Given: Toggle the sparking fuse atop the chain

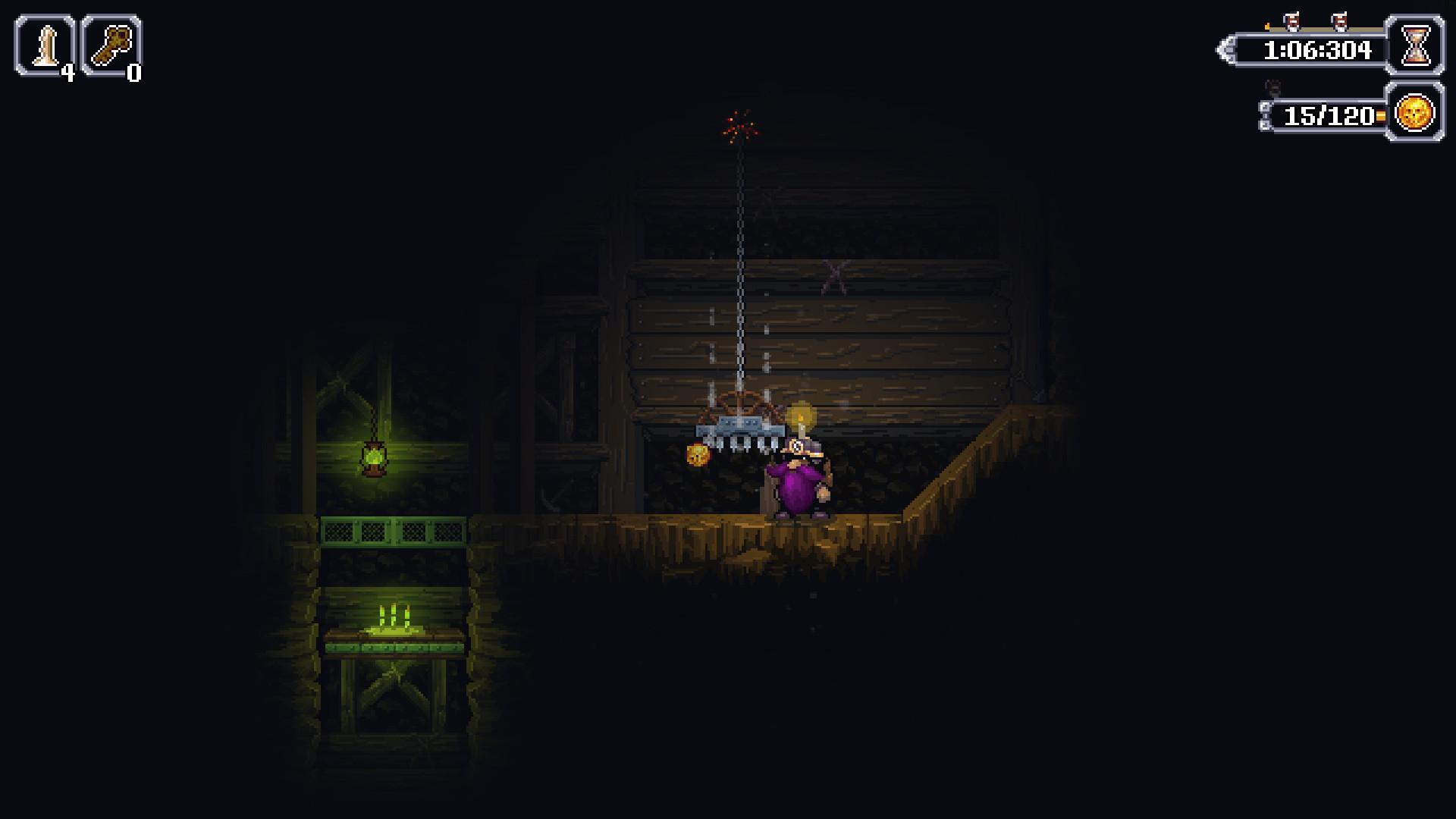Looking at the screenshot, I should click(x=738, y=123).
